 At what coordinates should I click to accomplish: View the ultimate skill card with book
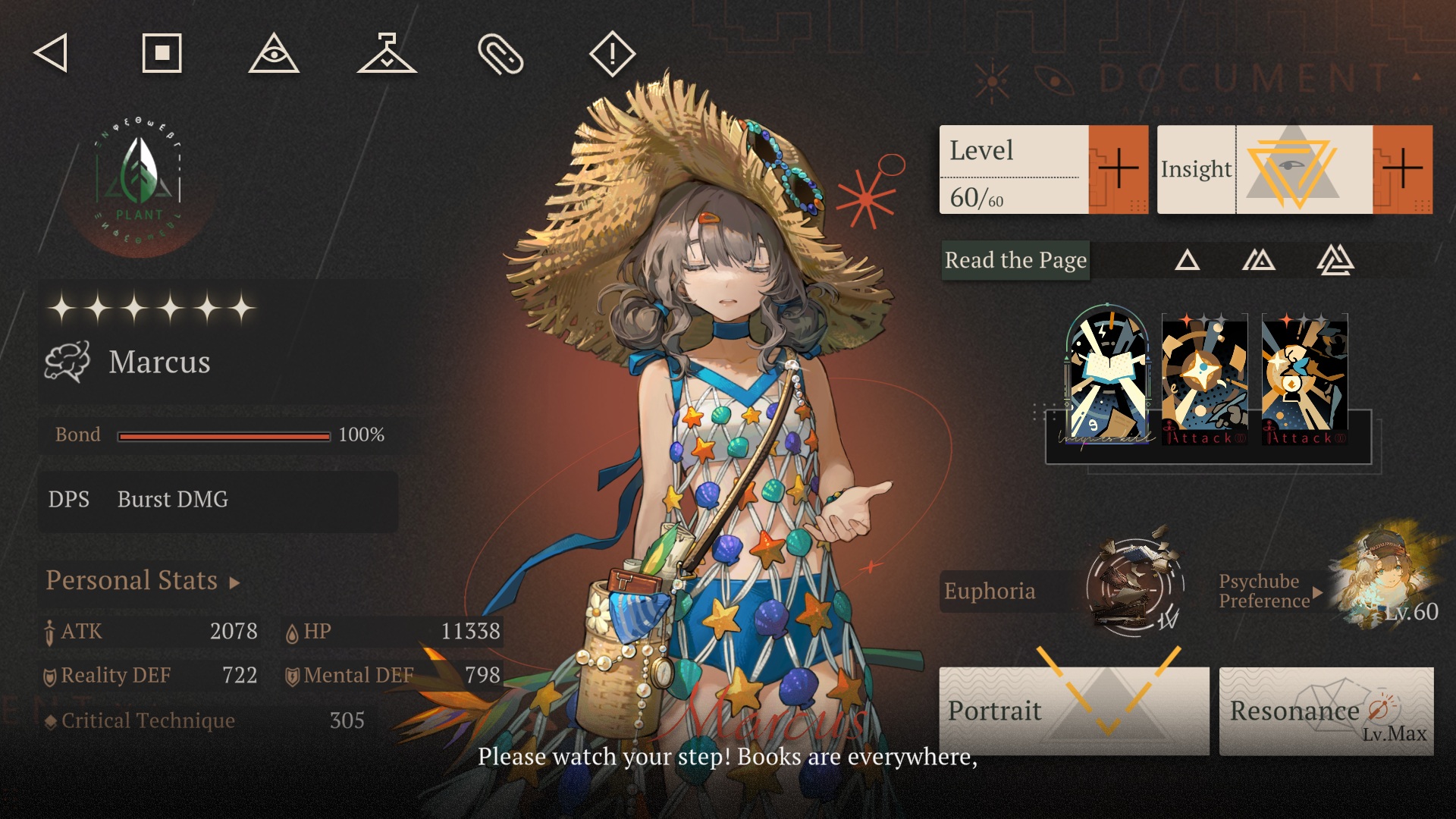[1108, 377]
